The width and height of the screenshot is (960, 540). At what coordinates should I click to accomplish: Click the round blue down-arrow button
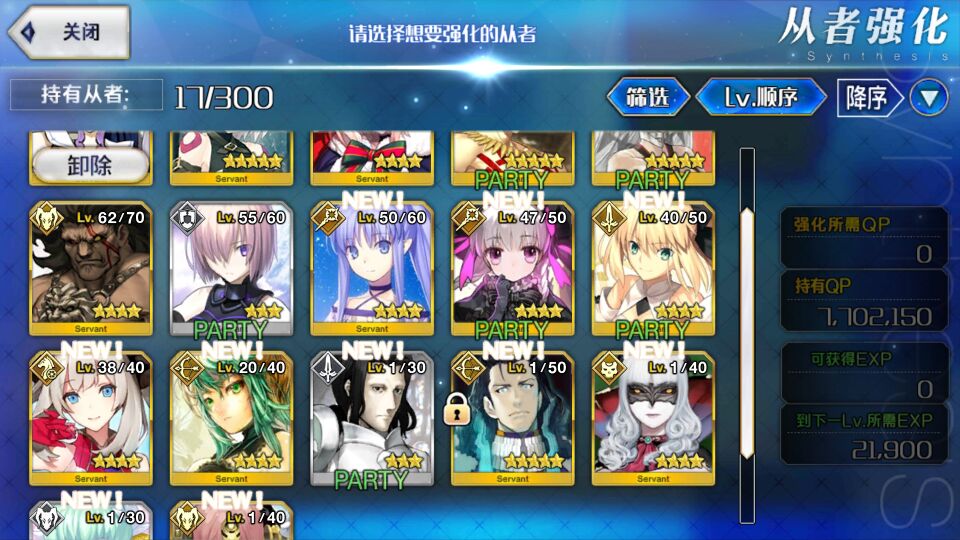pyautogui.click(x=932, y=97)
